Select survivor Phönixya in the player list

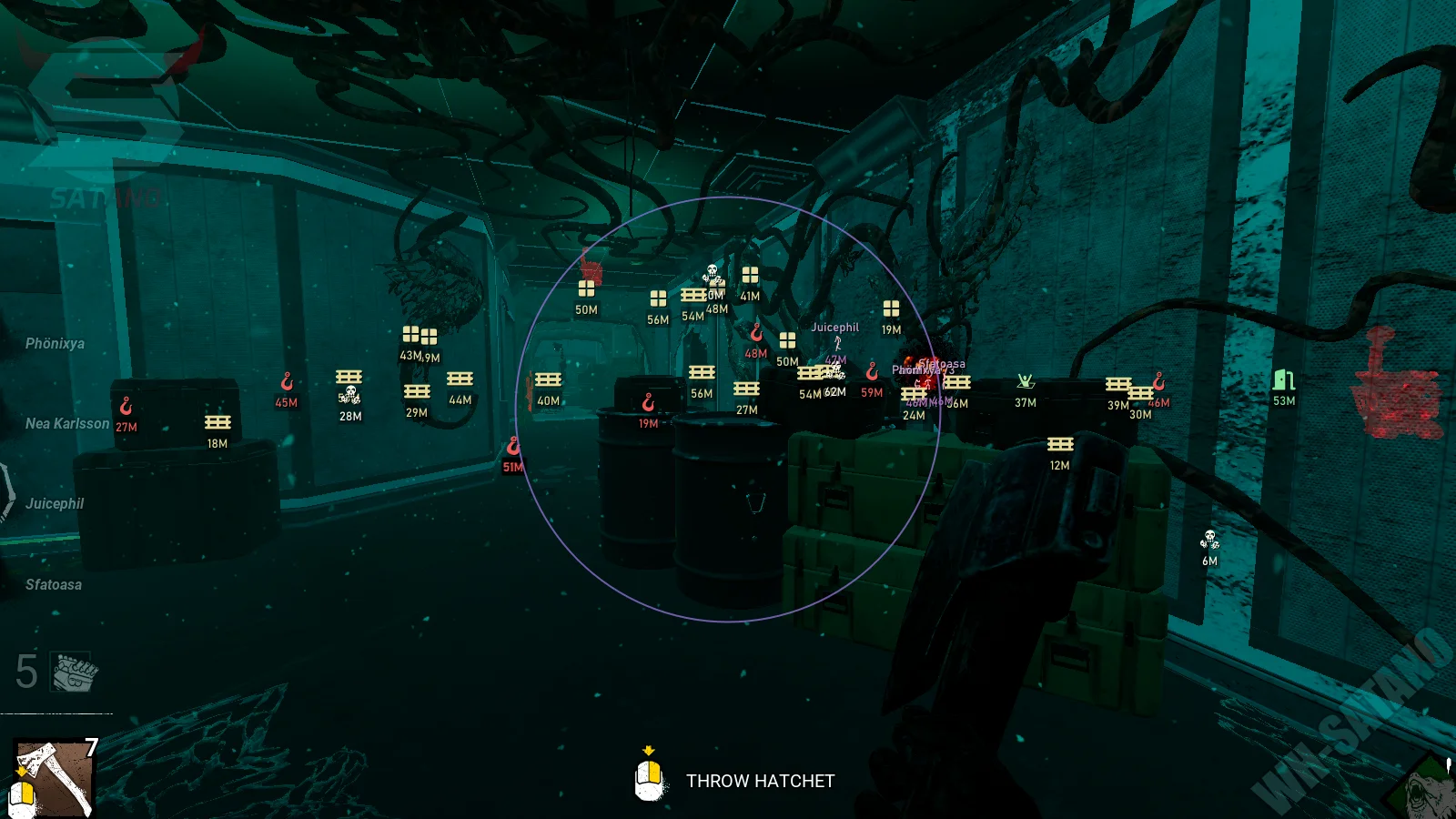coord(55,344)
